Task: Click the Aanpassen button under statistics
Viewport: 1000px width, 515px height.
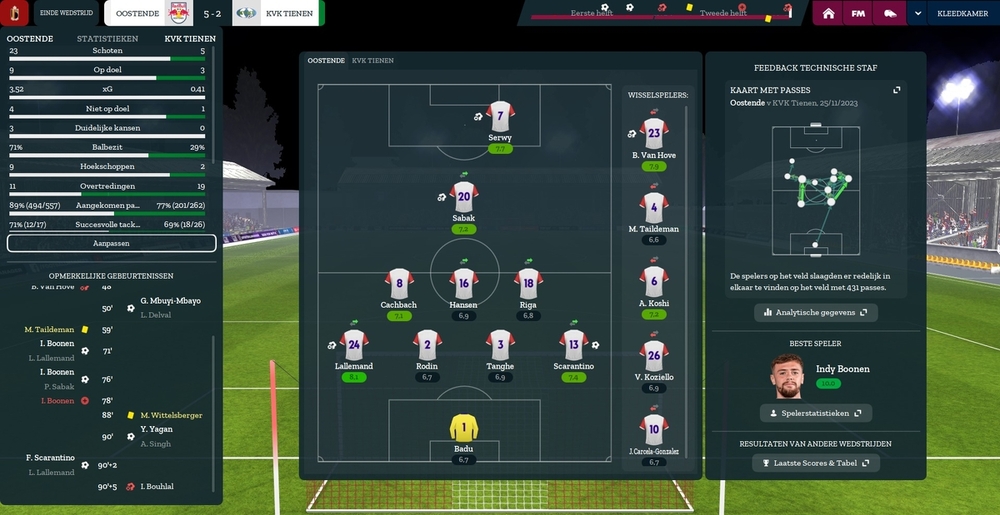Action: 111,243
